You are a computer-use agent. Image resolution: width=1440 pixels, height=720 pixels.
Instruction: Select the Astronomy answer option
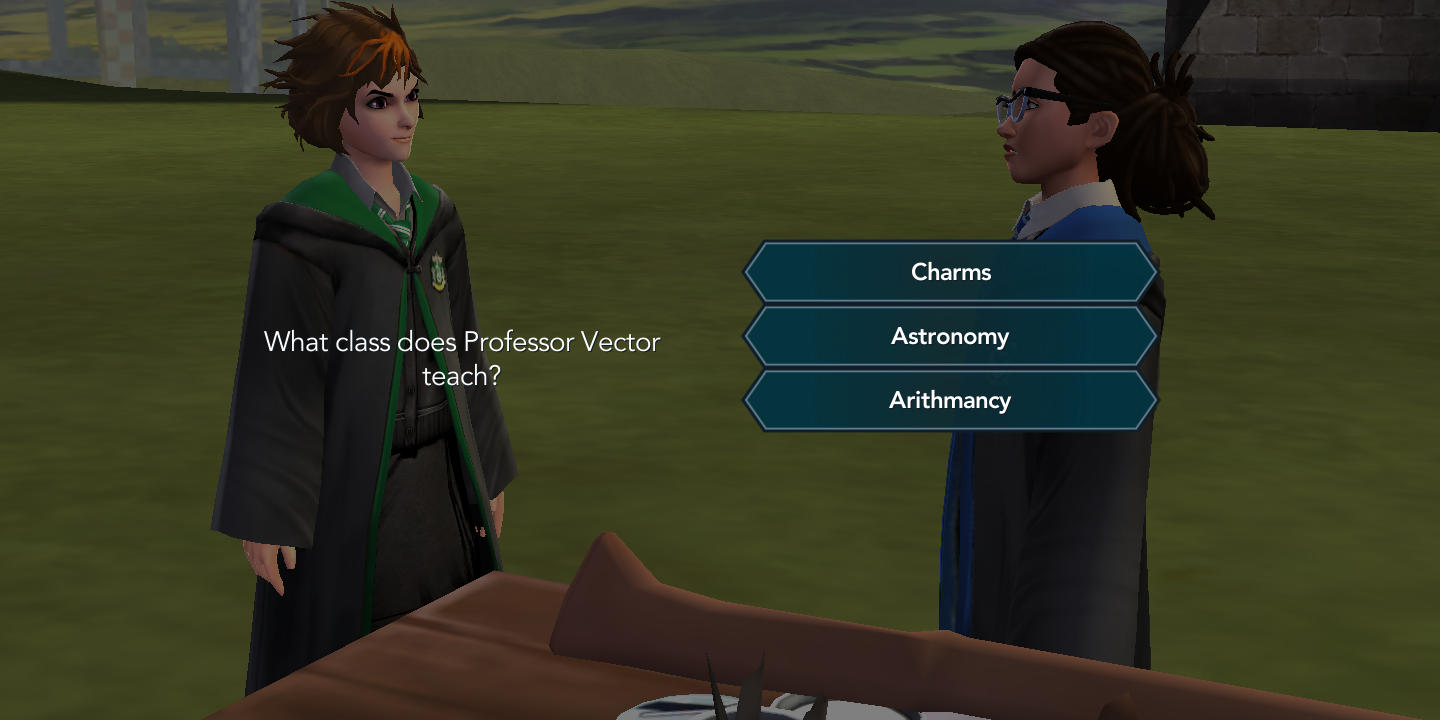click(949, 336)
